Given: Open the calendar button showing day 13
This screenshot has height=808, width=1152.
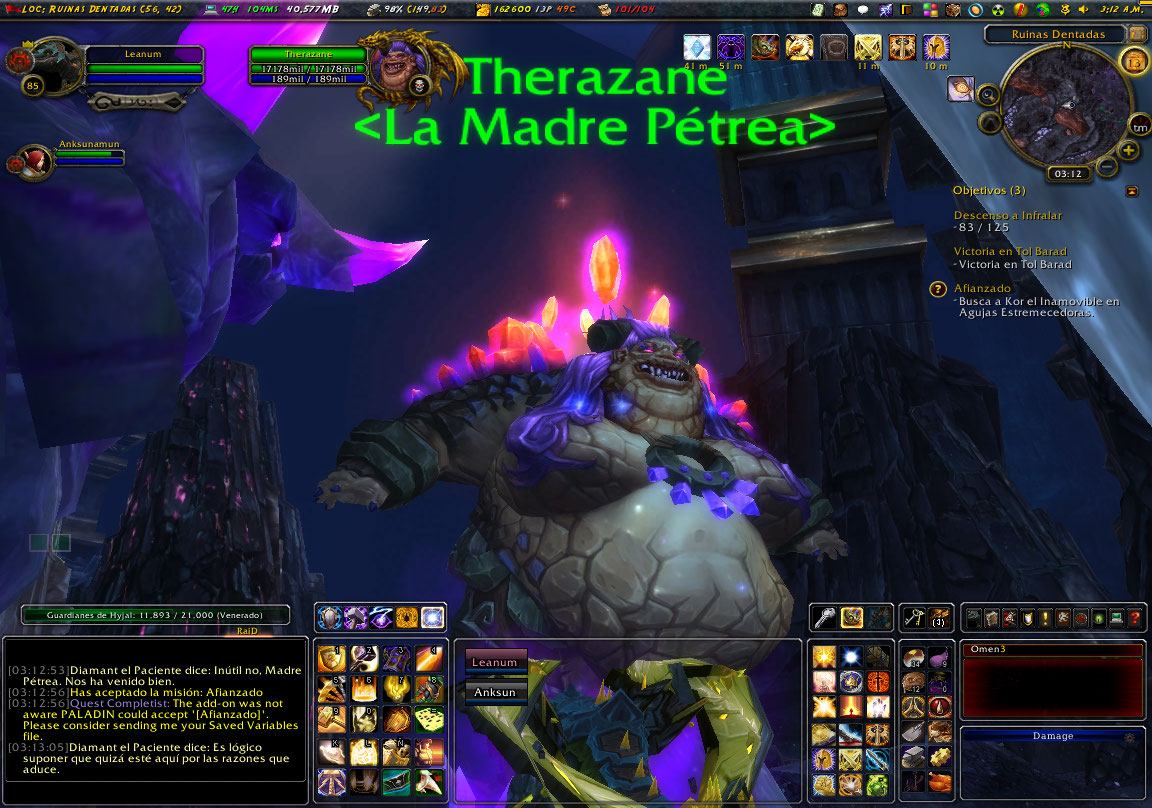Looking at the screenshot, I should pos(1134,62).
